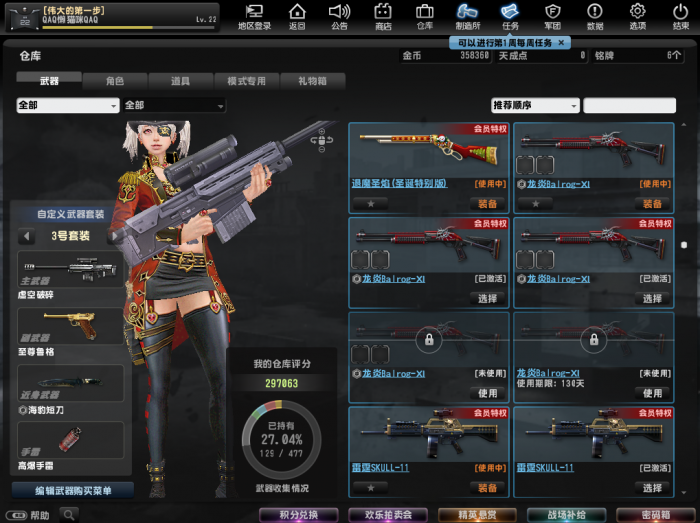
Task: Open the 军团 clan menu
Action: point(552,16)
